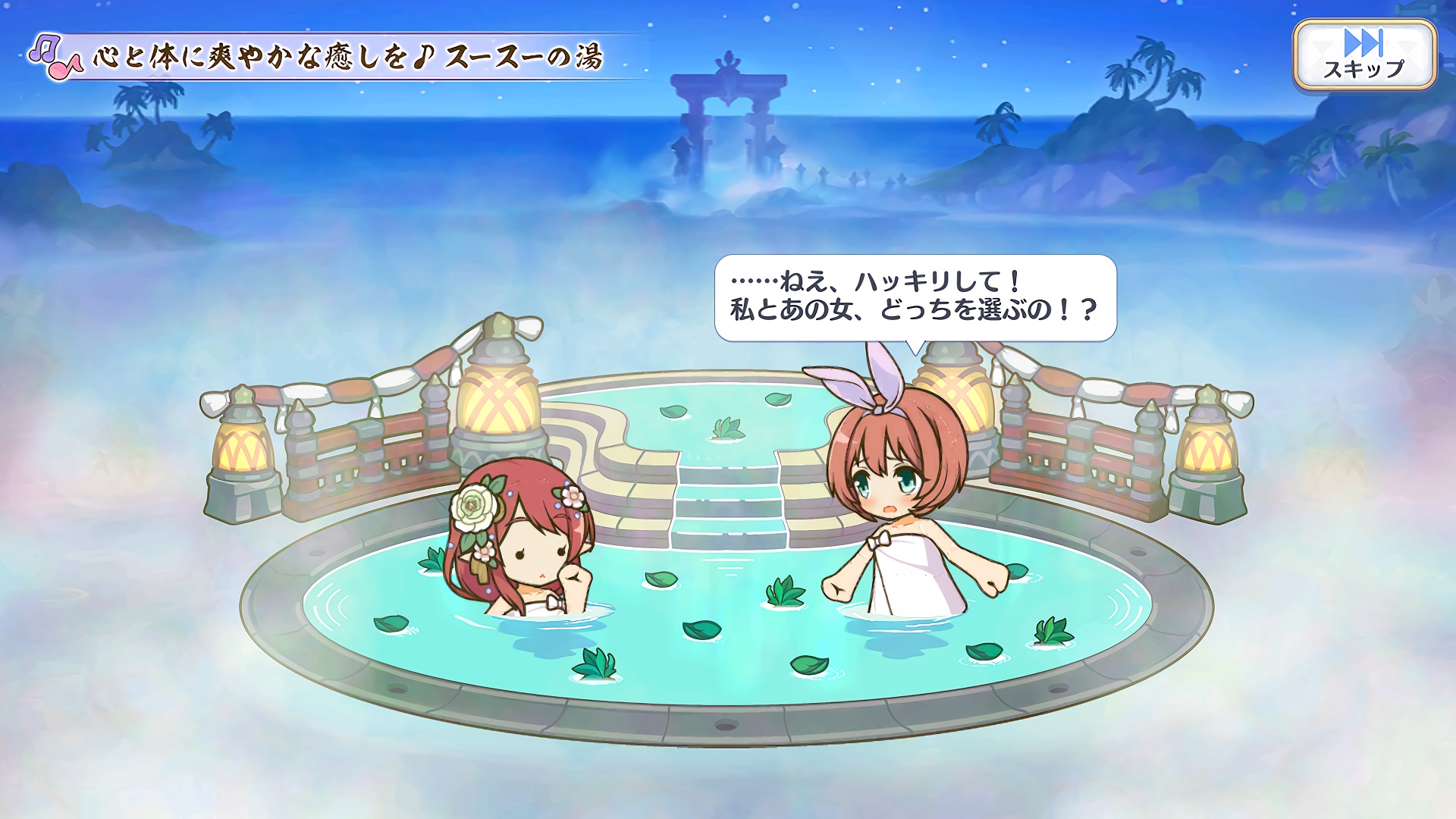Viewport: 1456px width, 819px height.
Task: Skip the cutscene with スキップ button
Action: coord(1364,55)
